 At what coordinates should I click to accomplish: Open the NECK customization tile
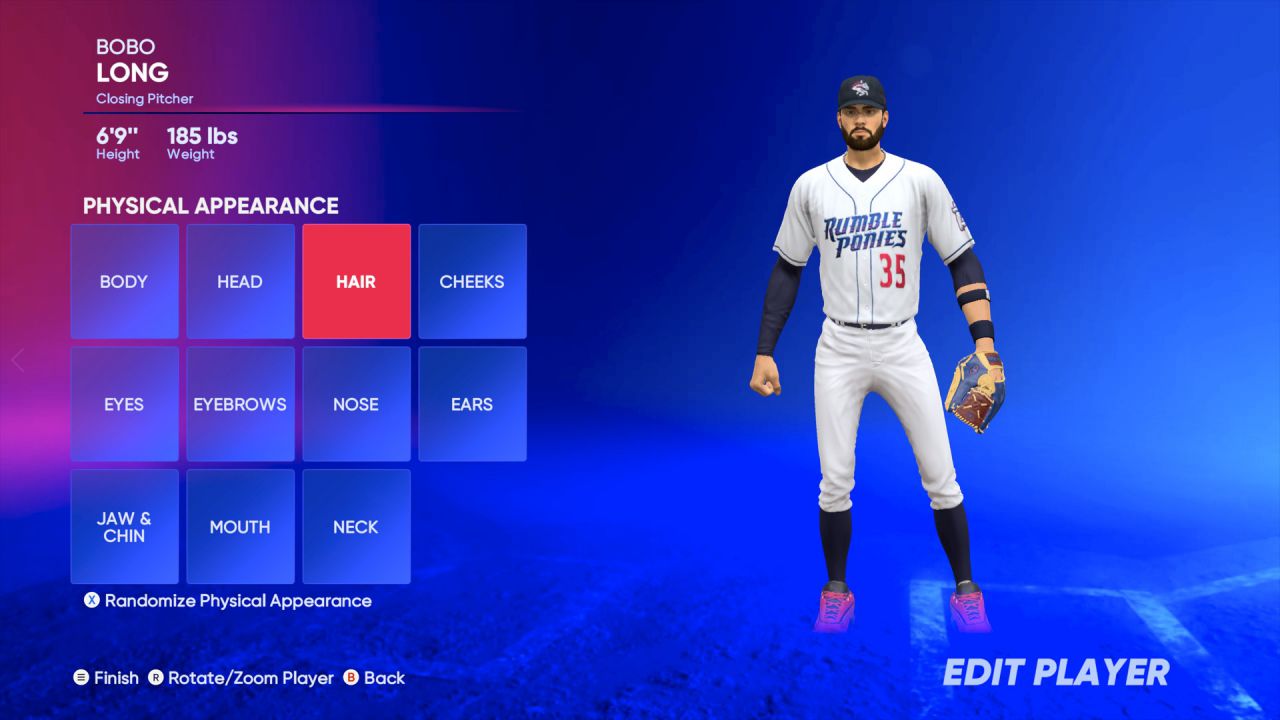coord(356,526)
